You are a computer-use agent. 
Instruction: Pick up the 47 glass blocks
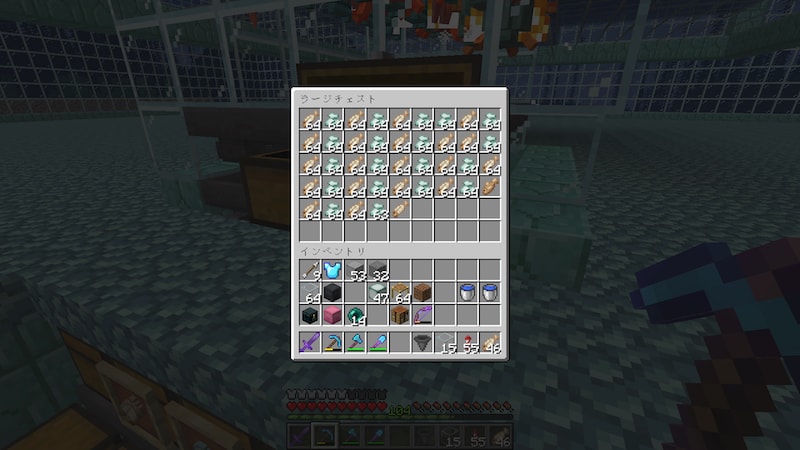[x=378, y=293]
